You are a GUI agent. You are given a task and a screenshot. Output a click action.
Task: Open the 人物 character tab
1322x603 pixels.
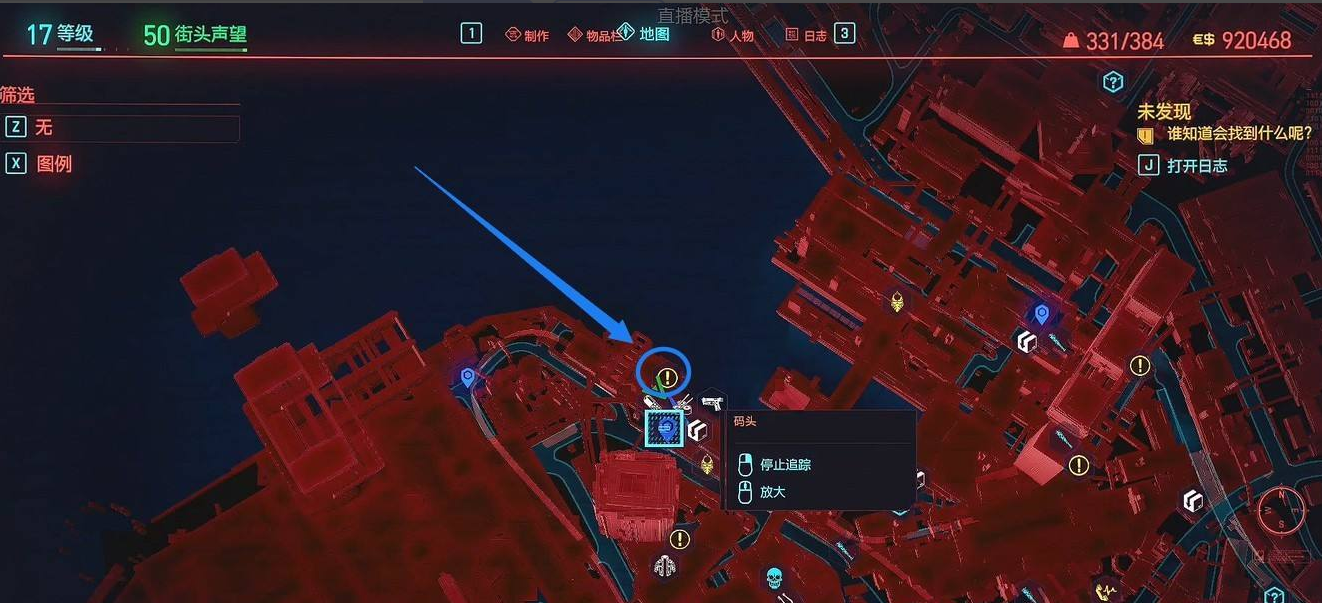[733, 35]
